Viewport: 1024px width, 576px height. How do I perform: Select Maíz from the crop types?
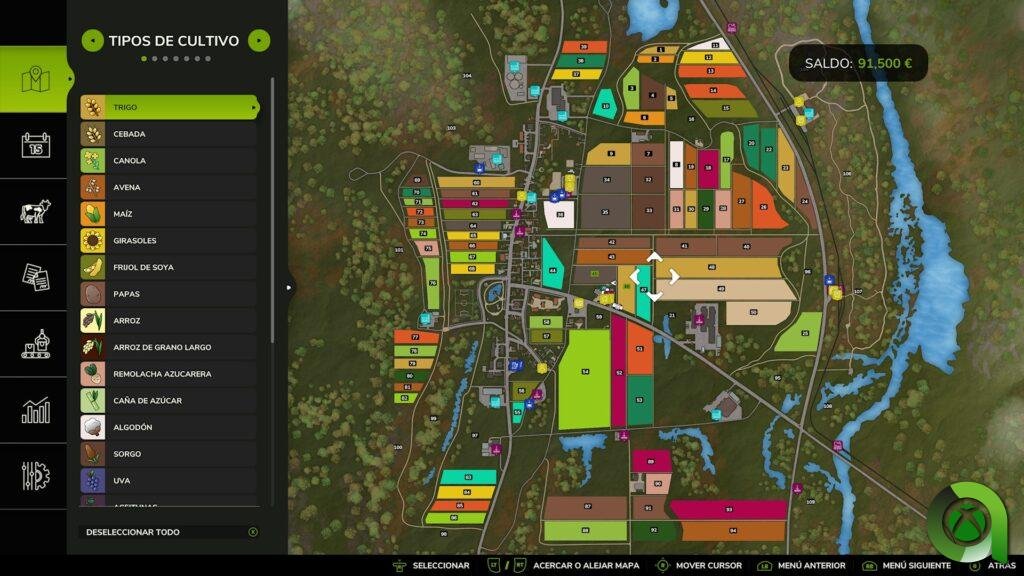click(168, 214)
